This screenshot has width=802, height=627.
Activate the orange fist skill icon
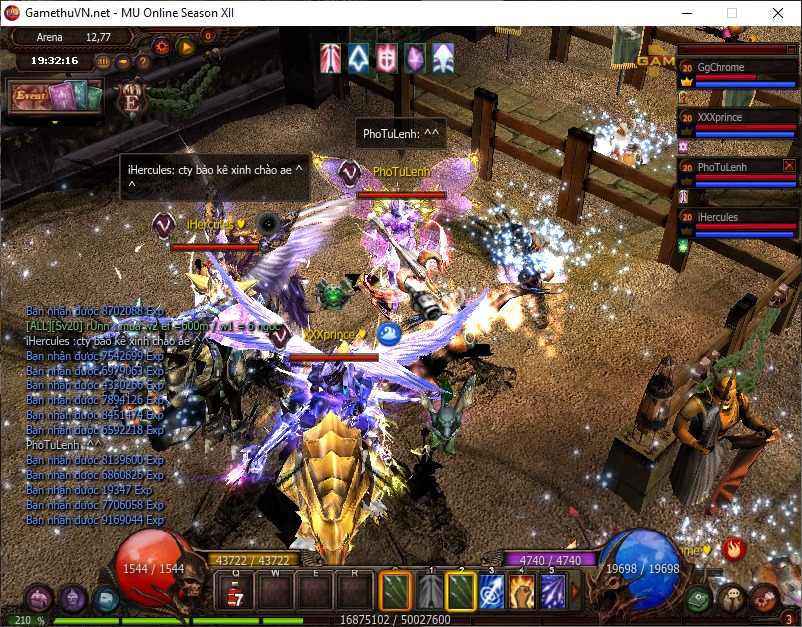521,592
